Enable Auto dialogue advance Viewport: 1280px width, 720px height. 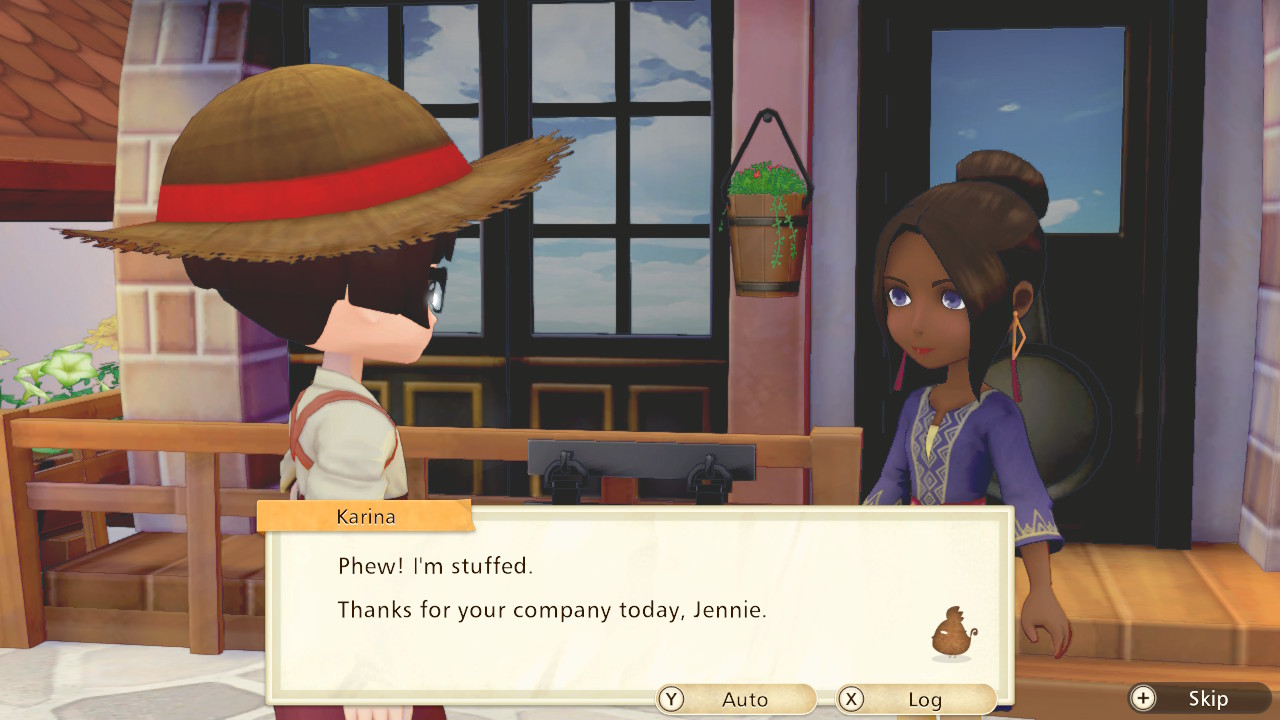pos(736,699)
